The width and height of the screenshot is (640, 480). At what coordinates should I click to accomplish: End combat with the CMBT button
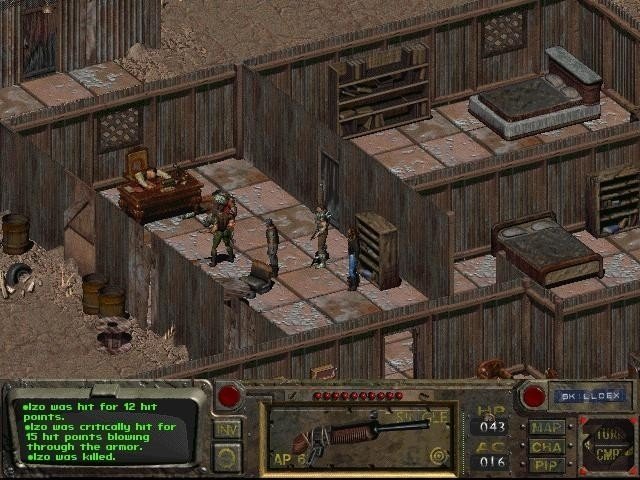(x=607, y=453)
